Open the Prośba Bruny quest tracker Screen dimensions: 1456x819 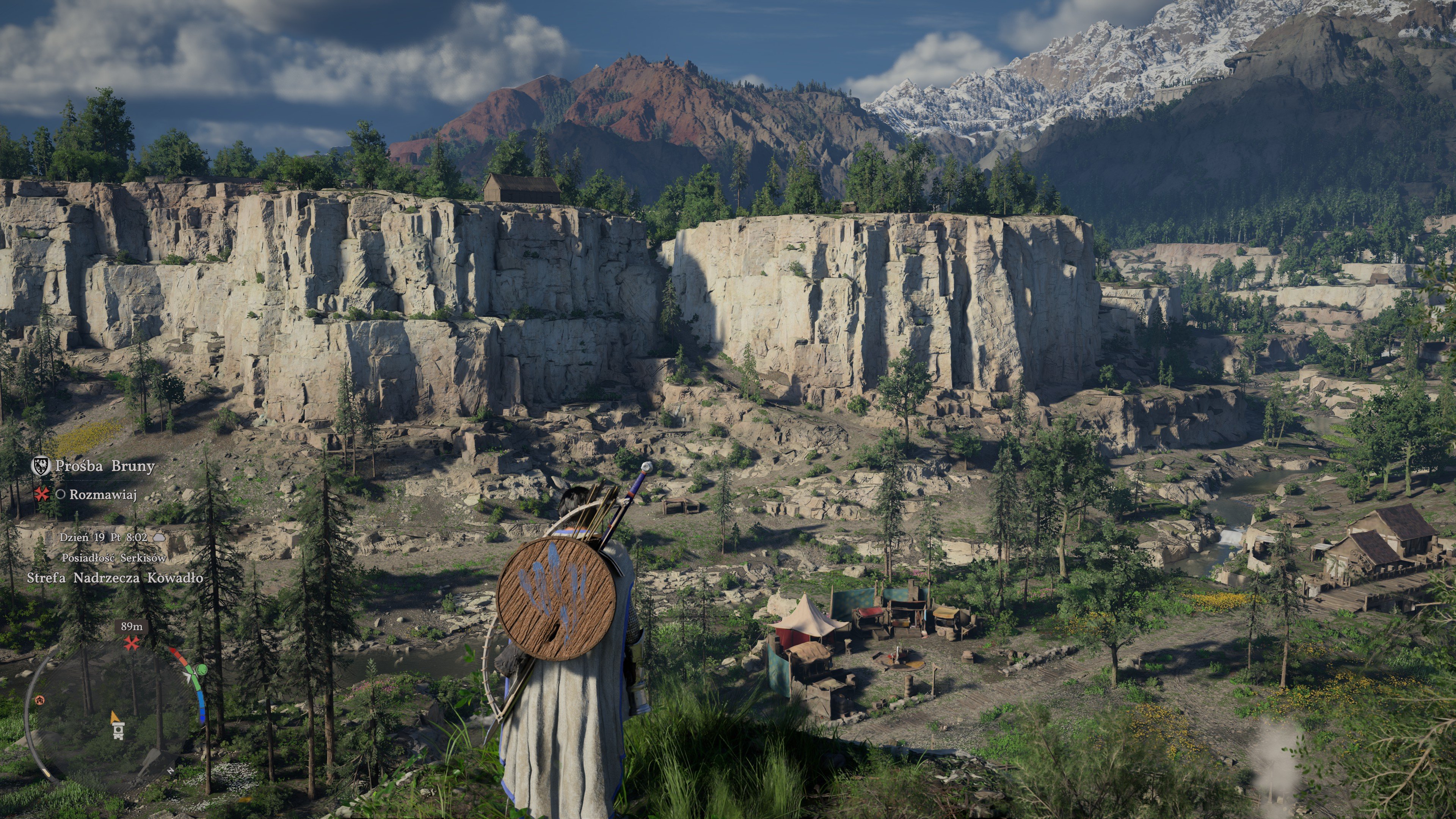click(x=105, y=466)
